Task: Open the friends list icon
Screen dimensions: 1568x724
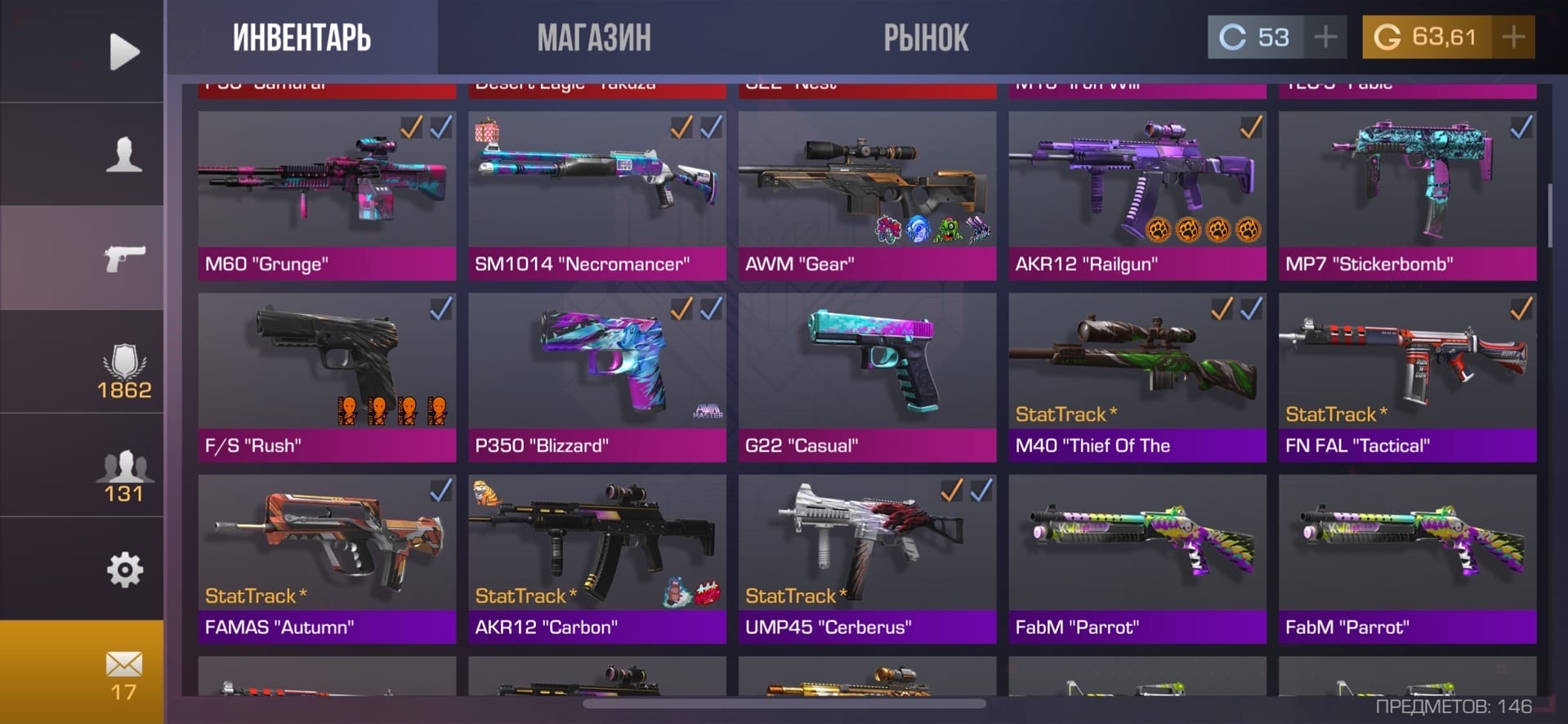Action: point(124,476)
